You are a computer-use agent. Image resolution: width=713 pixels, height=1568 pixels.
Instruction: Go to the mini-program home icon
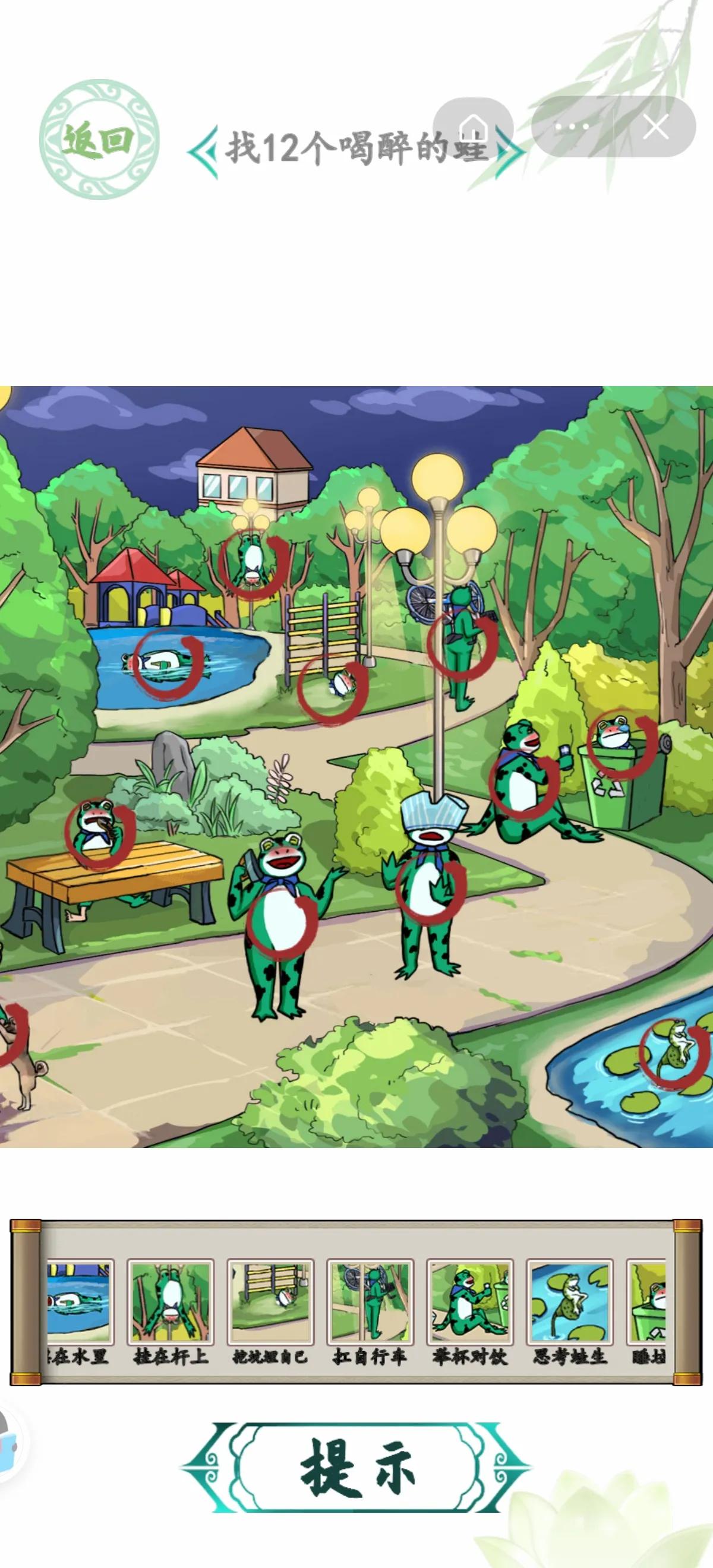pyautogui.click(x=473, y=128)
